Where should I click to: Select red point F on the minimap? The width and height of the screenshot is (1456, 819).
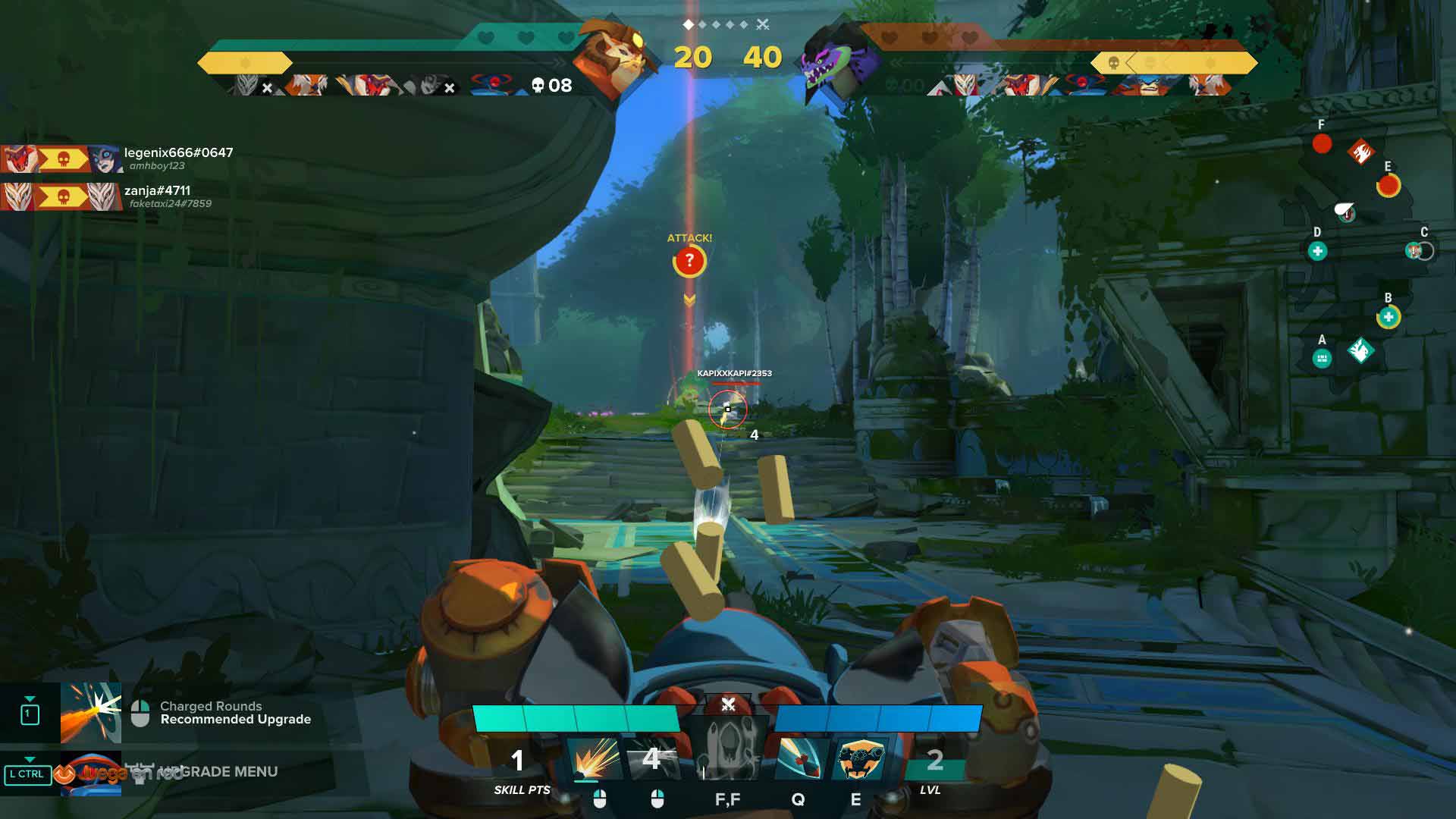click(x=1322, y=143)
